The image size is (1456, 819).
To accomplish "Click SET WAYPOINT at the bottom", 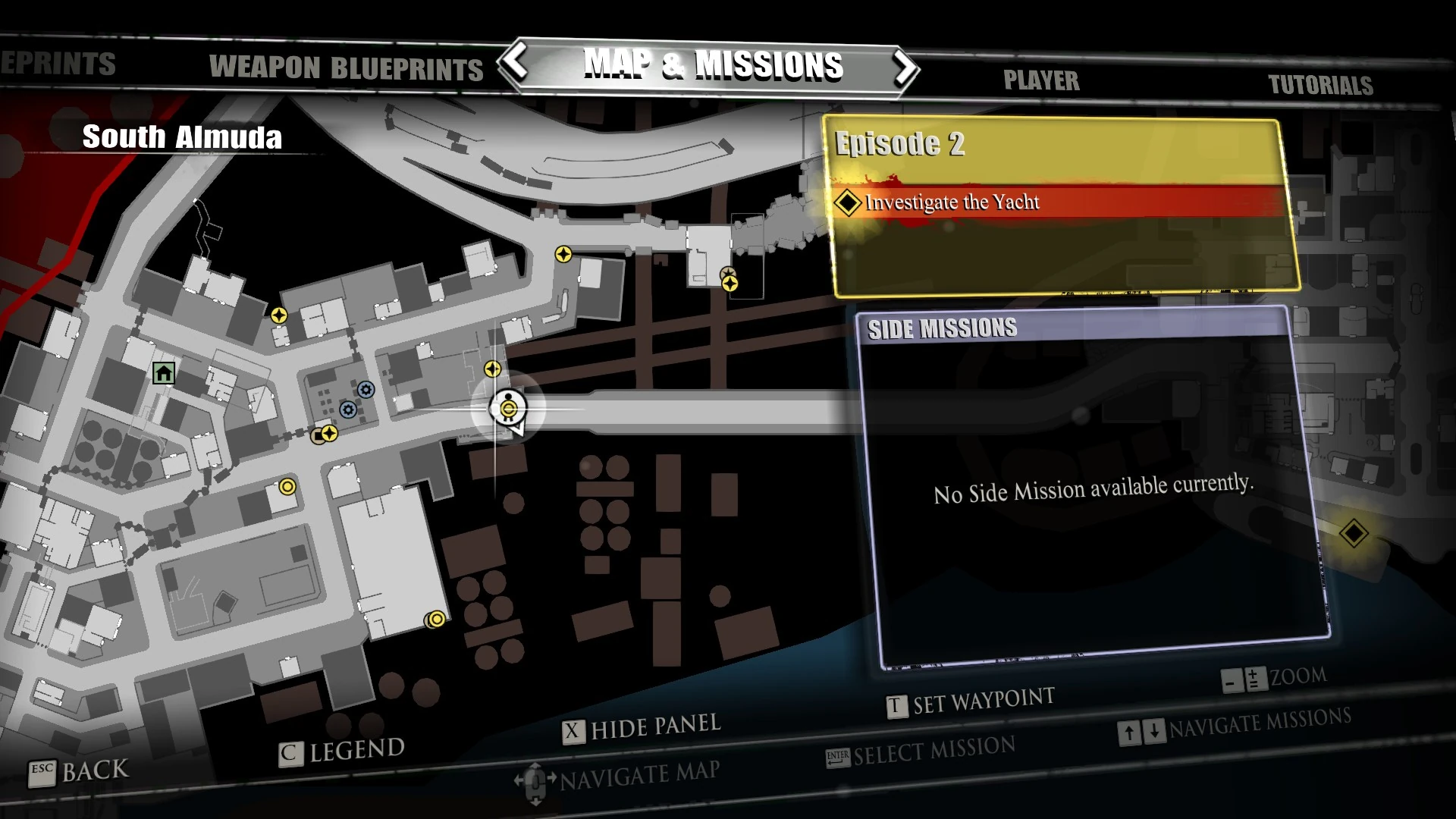I will tap(973, 696).
